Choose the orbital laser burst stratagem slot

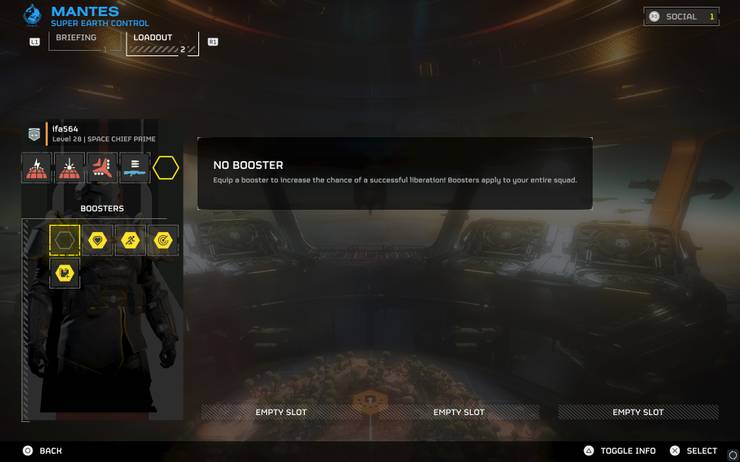pos(70,167)
